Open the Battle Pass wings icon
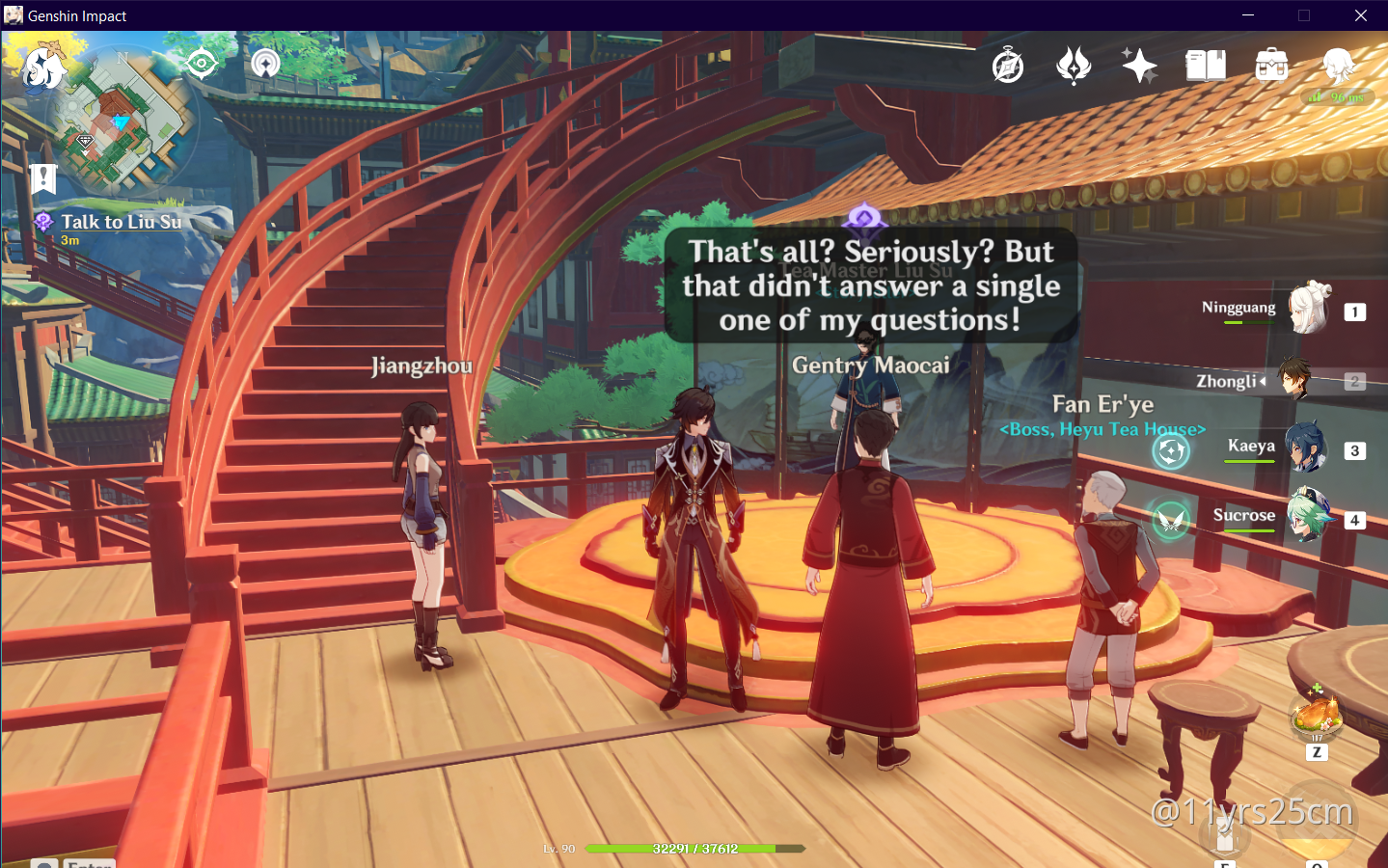This screenshot has width=1388, height=868. click(1073, 65)
